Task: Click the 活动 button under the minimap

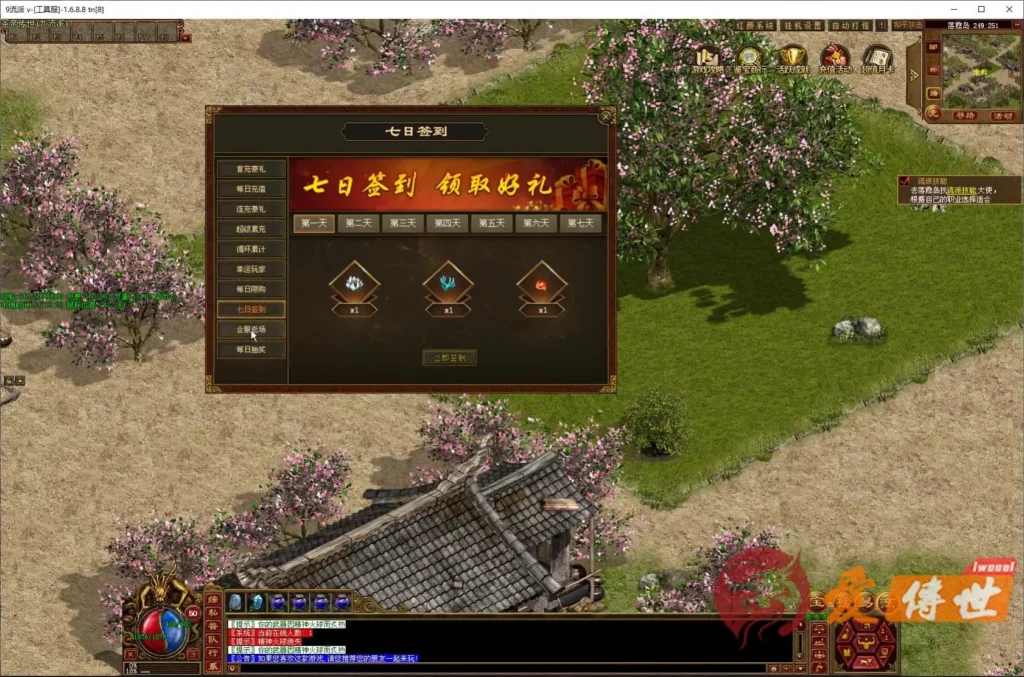Action: pyautogui.click(x=1003, y=116)
